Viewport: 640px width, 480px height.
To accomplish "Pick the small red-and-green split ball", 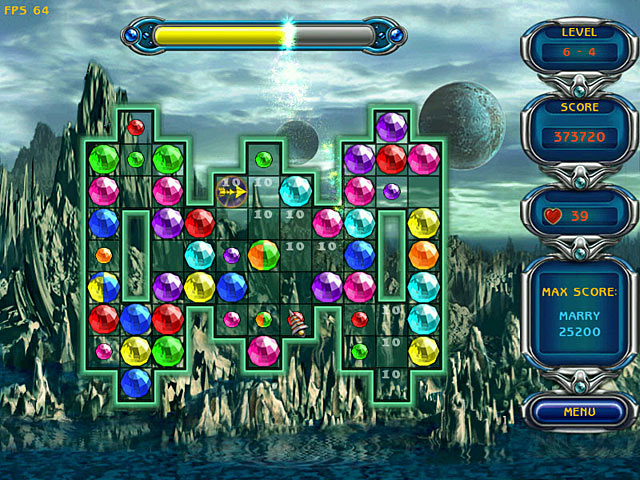I will click(x=263, y=319).
